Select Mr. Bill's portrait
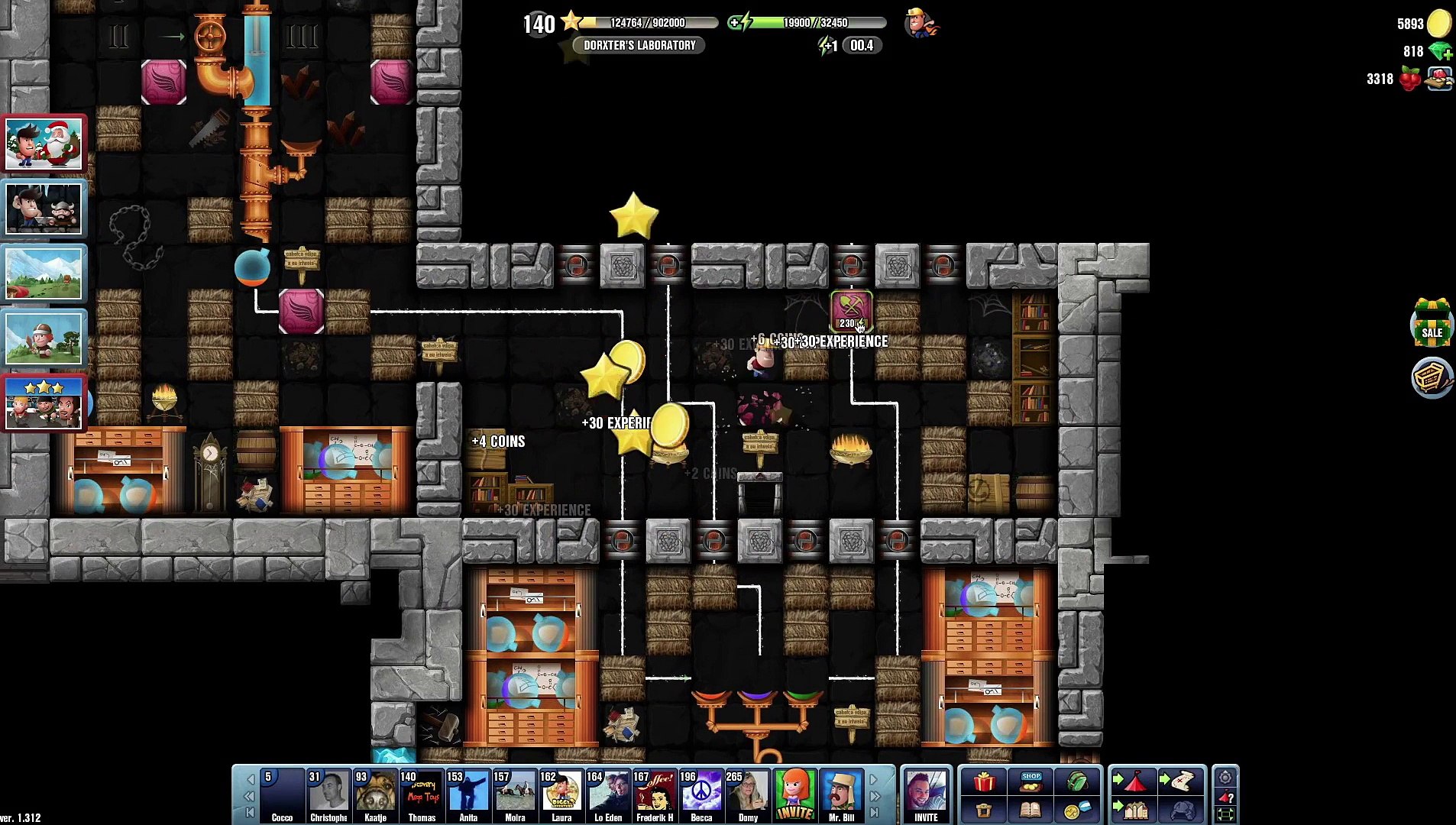This screenshot has height=825, width=1456. (x=841, y=794)
